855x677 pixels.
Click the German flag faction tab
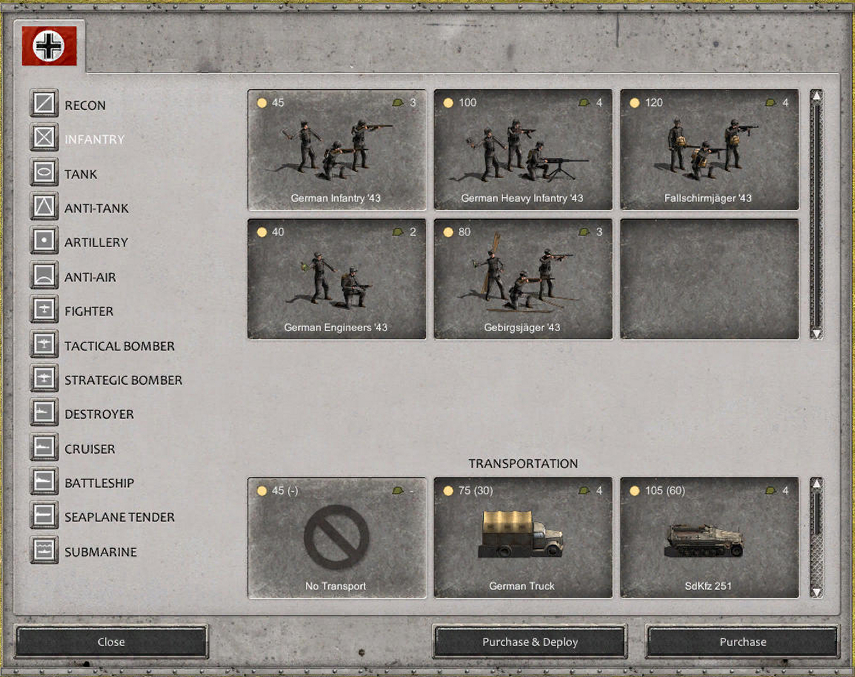[49, 45]
